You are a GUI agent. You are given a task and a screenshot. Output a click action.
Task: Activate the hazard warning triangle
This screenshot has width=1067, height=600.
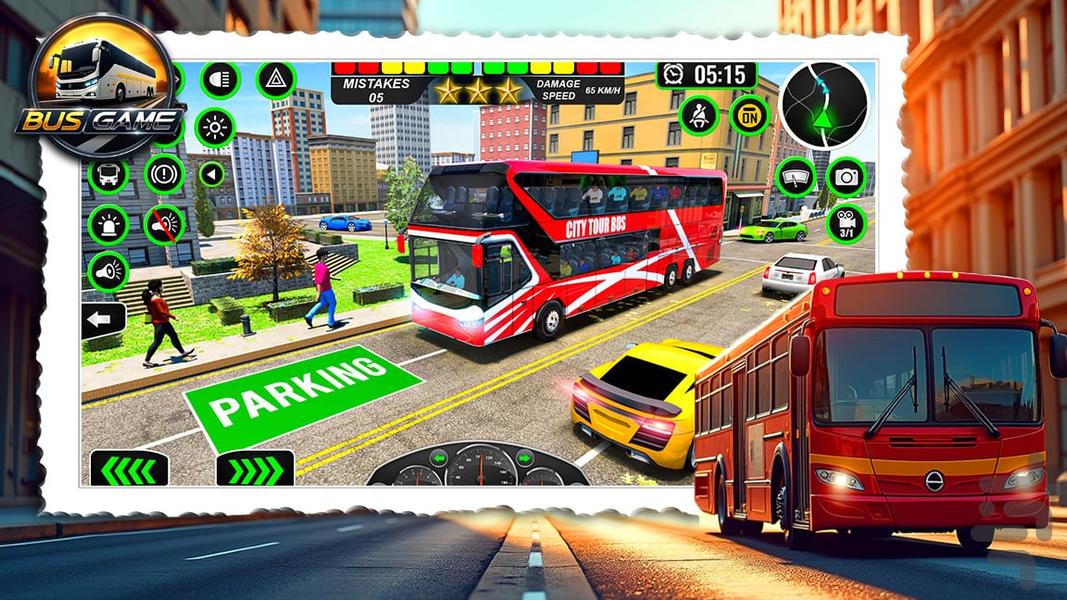[x=275, y=80]
